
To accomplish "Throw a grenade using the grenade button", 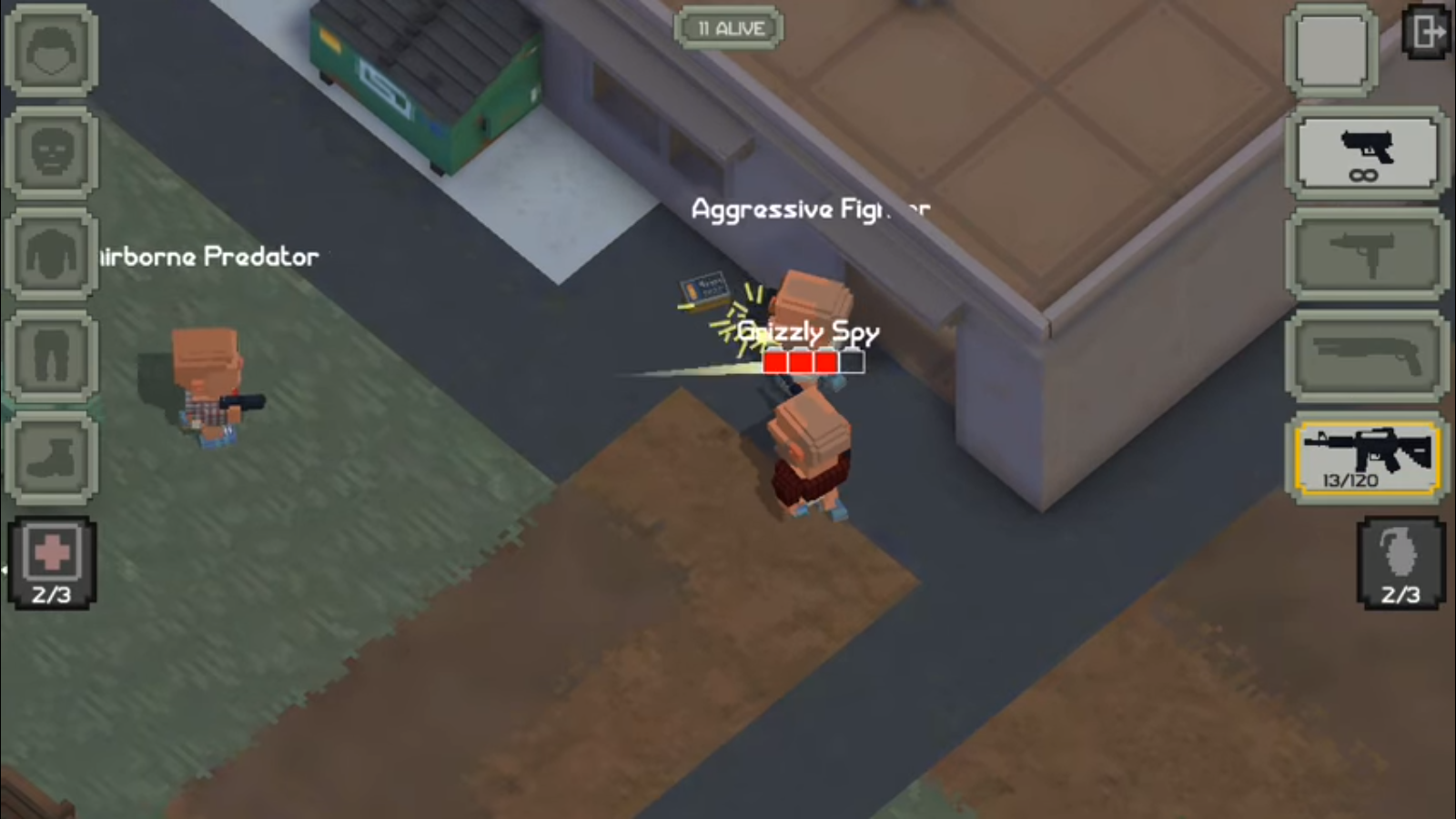I will (x=1400, y=561).
